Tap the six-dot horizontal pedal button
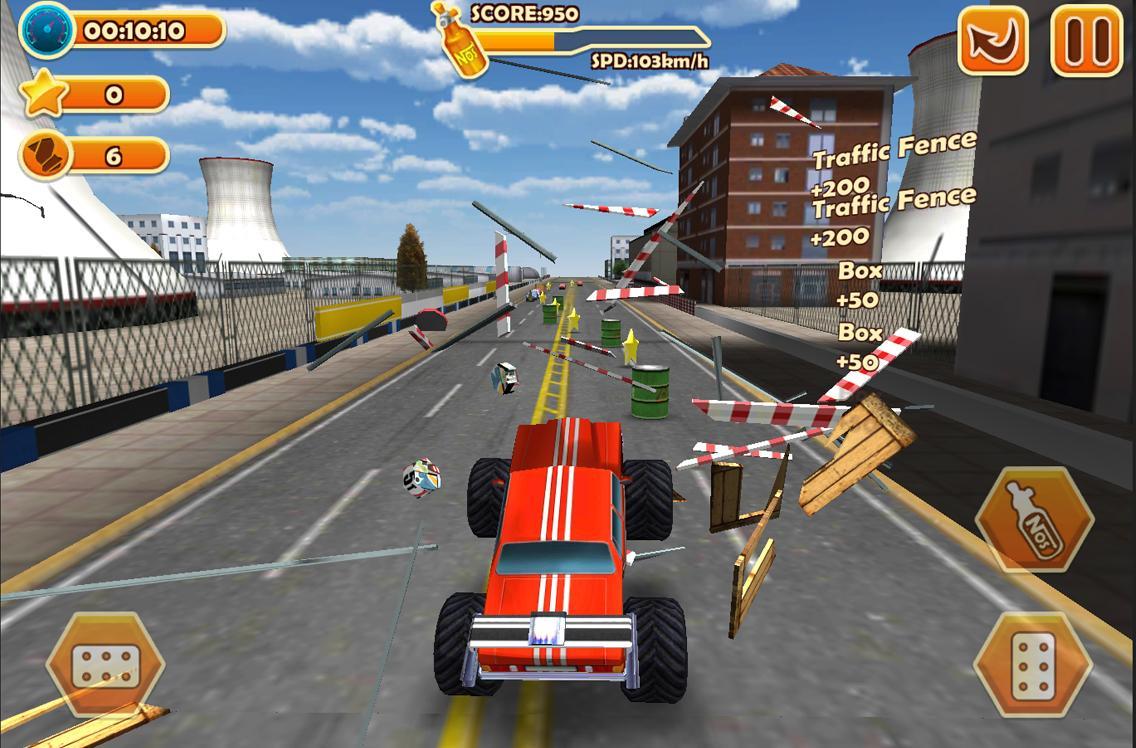The image size is (1136, 748). 105,664
